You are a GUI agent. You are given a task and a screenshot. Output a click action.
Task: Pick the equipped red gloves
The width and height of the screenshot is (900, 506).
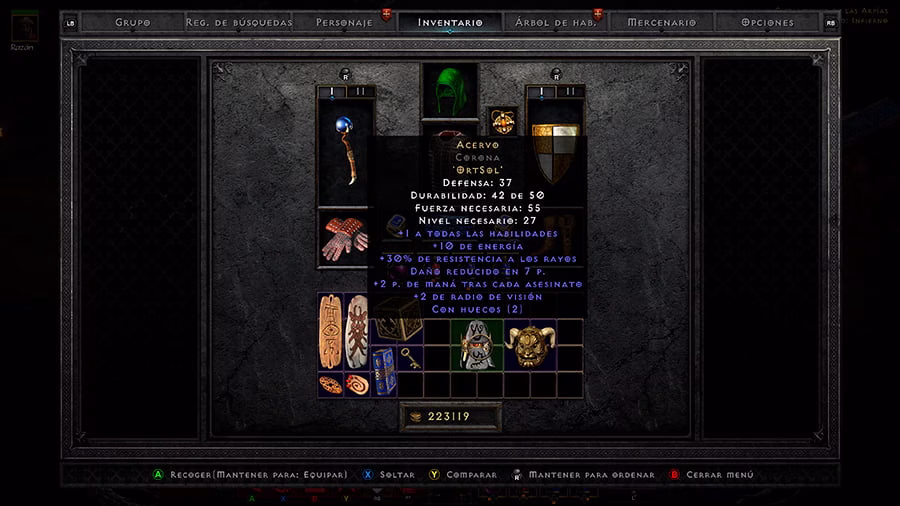click(x=344, y=238)
